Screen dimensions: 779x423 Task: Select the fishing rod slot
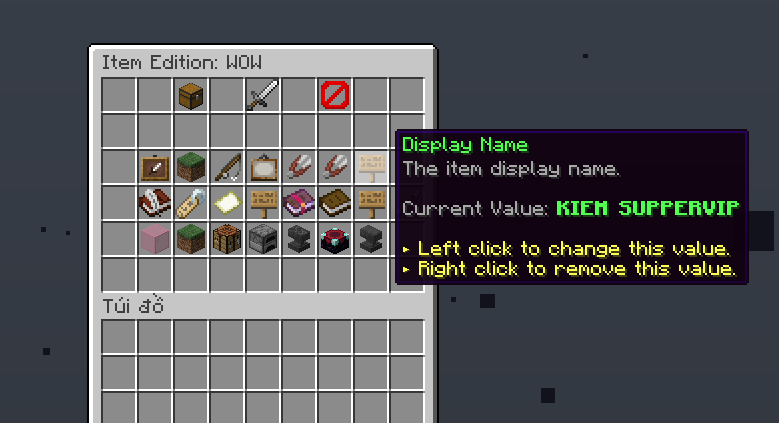227,167
